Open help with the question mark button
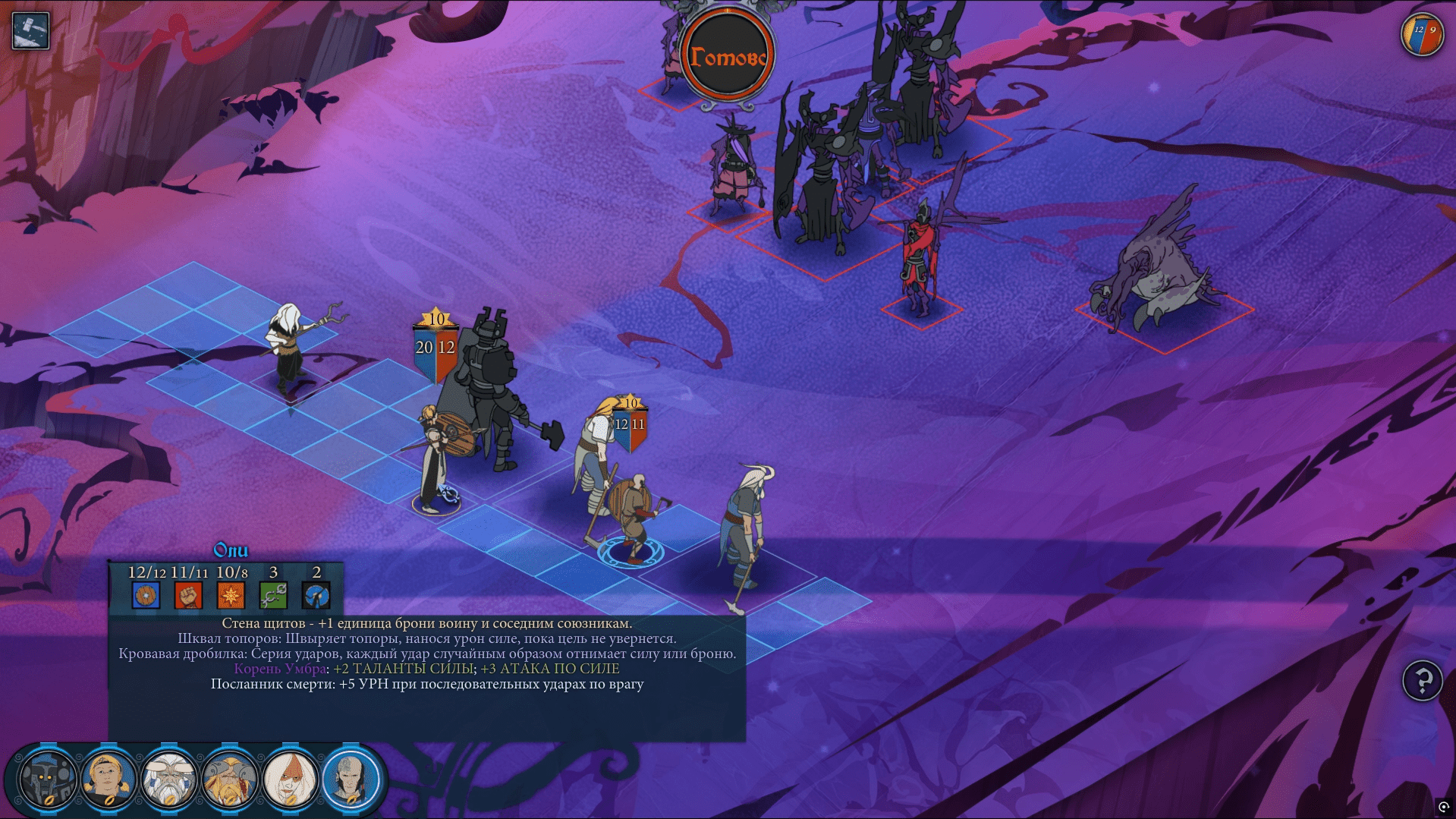The height and width of the screenshot is (819, 1456). pos(1422,680)
